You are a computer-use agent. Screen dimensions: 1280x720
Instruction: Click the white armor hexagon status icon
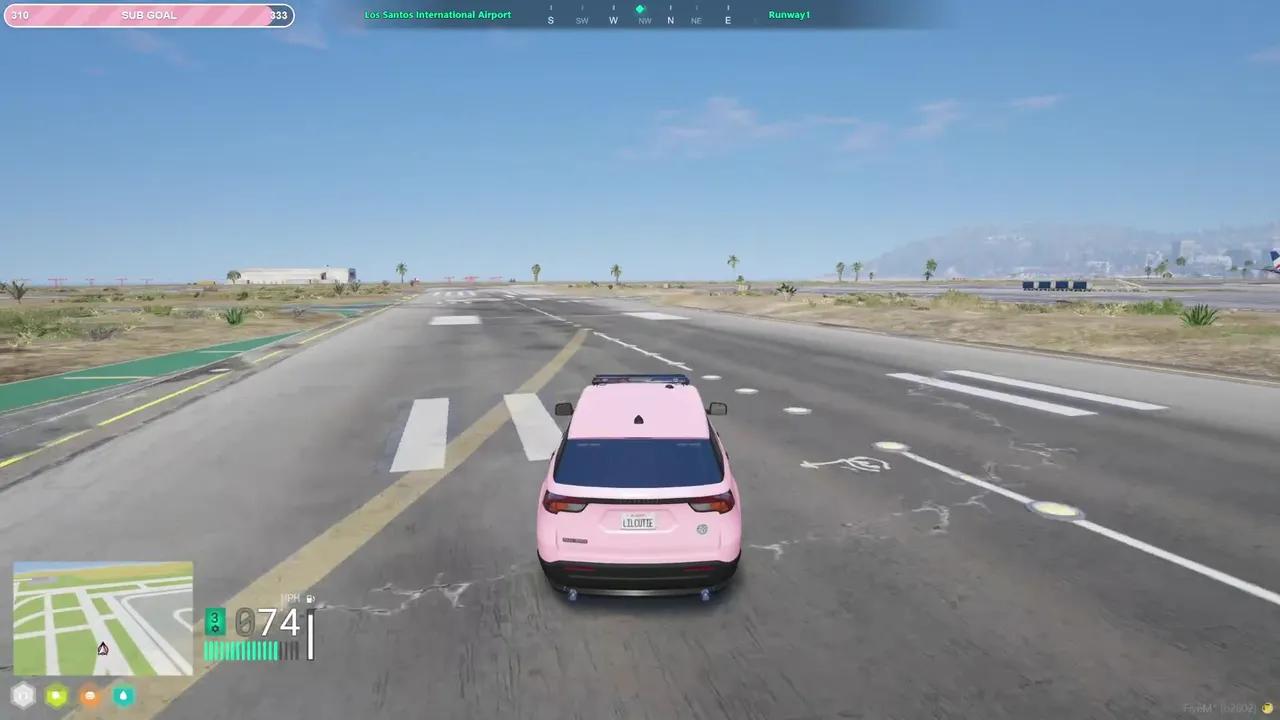pos(22,696)
